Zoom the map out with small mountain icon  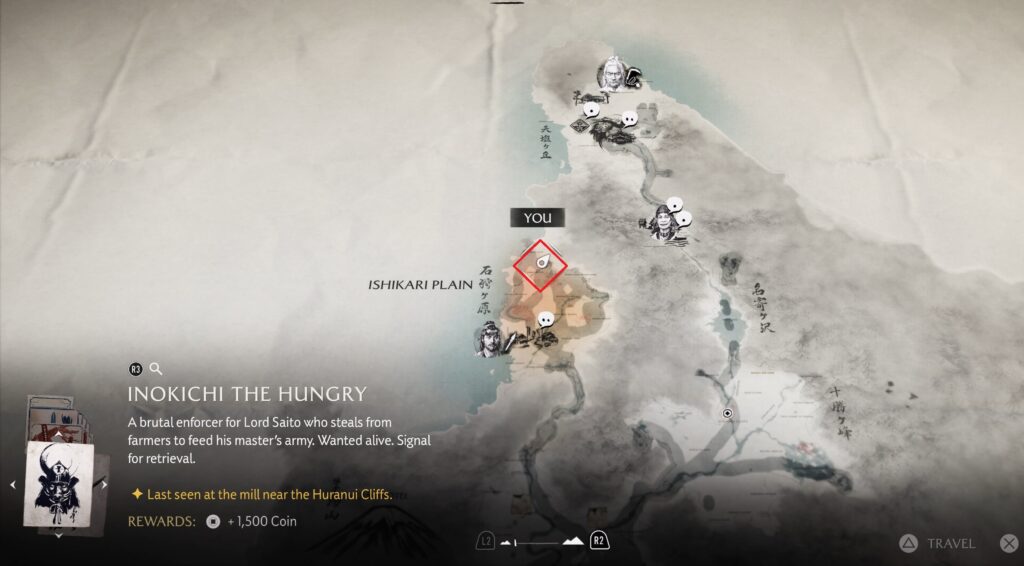tap(508, 542)
